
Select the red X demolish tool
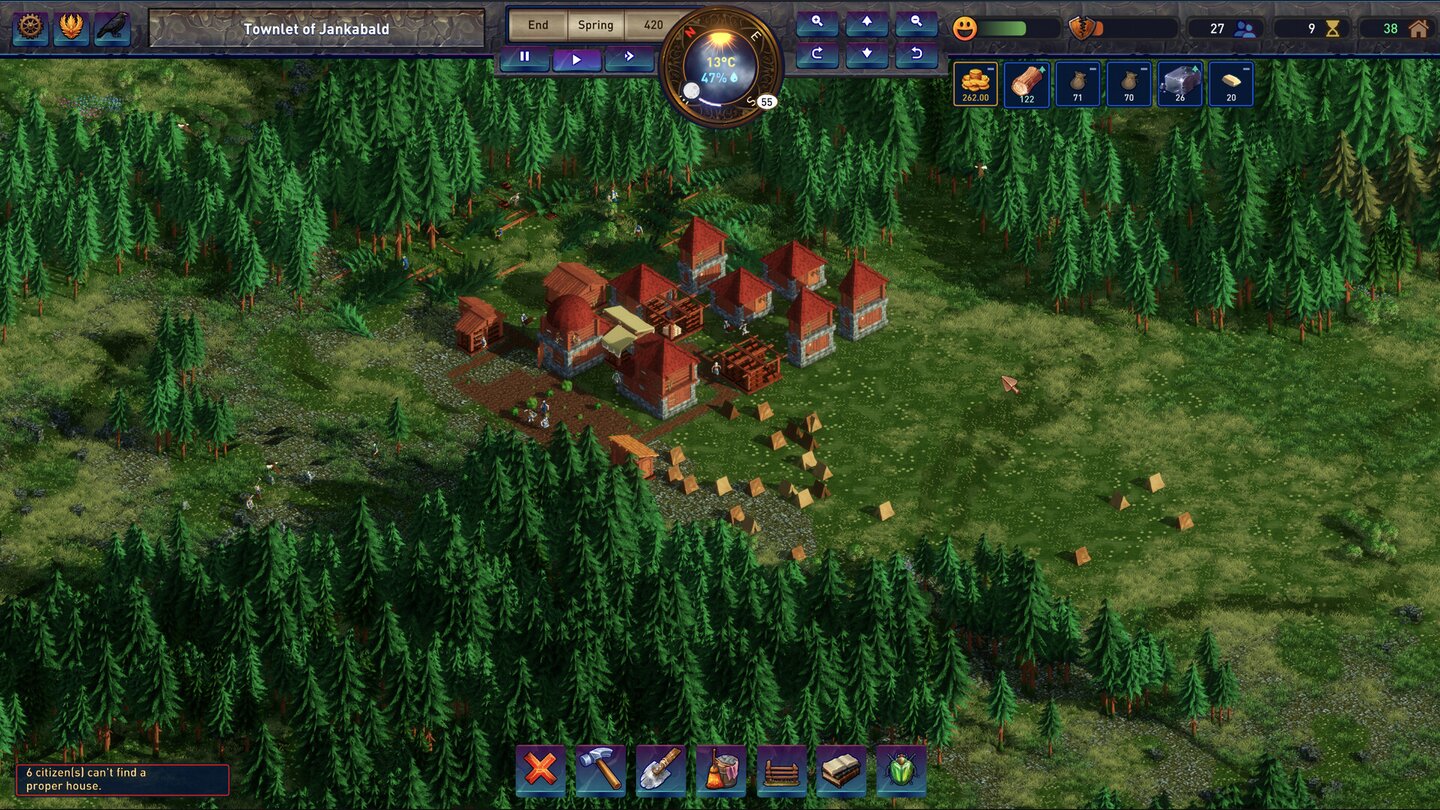(x=539, y=770)
